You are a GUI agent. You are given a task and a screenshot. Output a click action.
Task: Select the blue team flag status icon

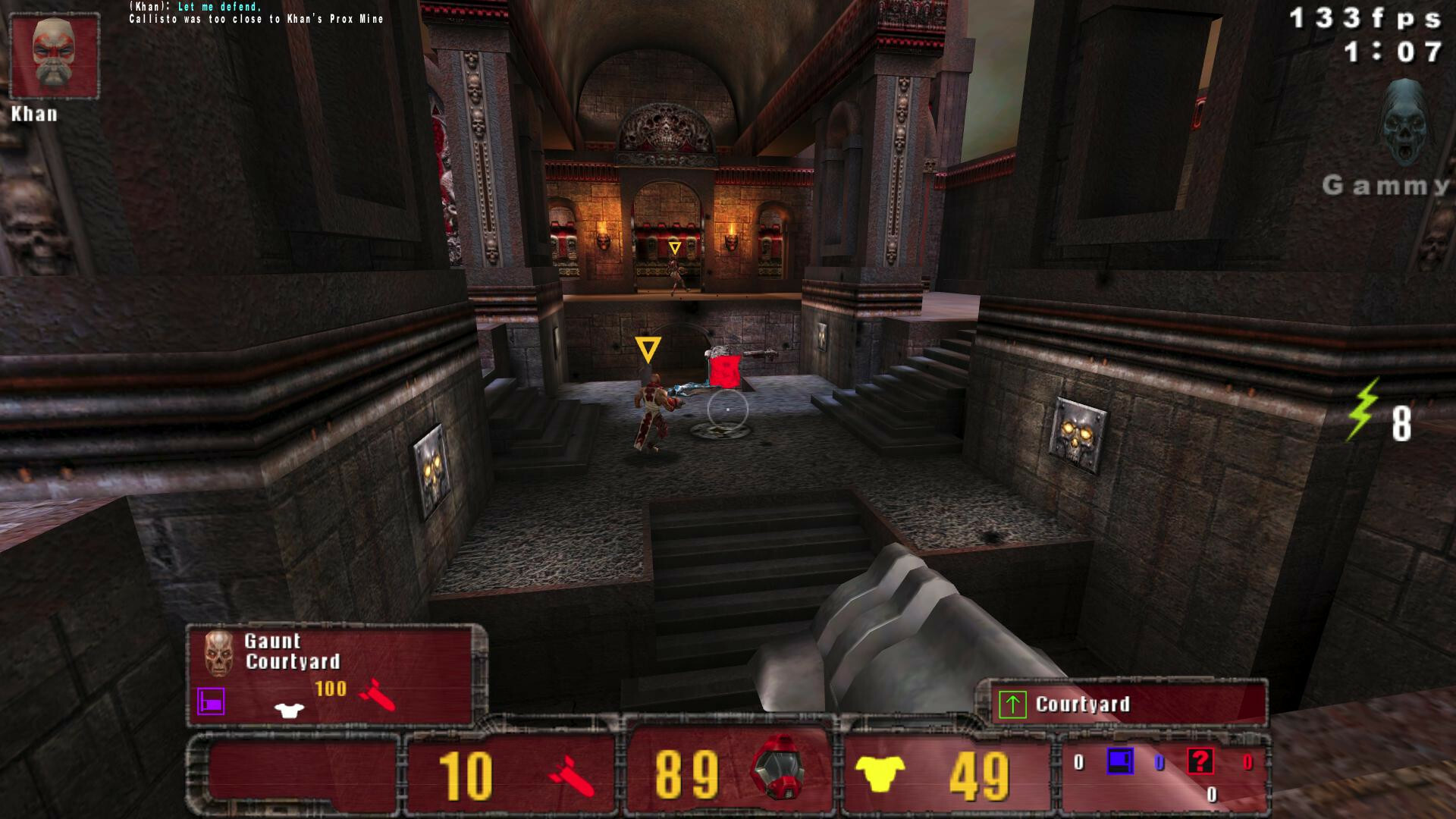(x=1119, y=761)
